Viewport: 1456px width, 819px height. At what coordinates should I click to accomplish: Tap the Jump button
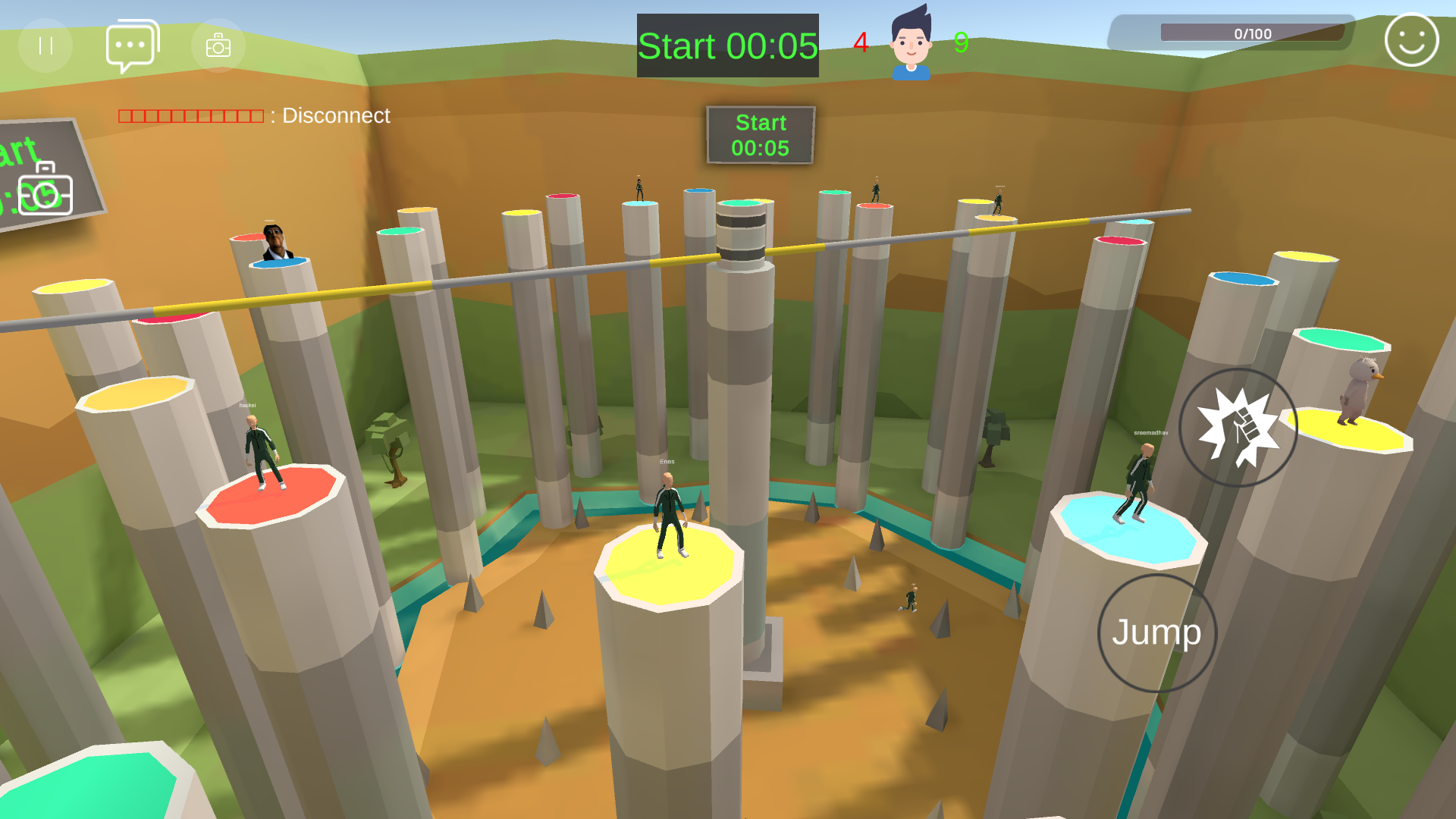coord(1156,632)
